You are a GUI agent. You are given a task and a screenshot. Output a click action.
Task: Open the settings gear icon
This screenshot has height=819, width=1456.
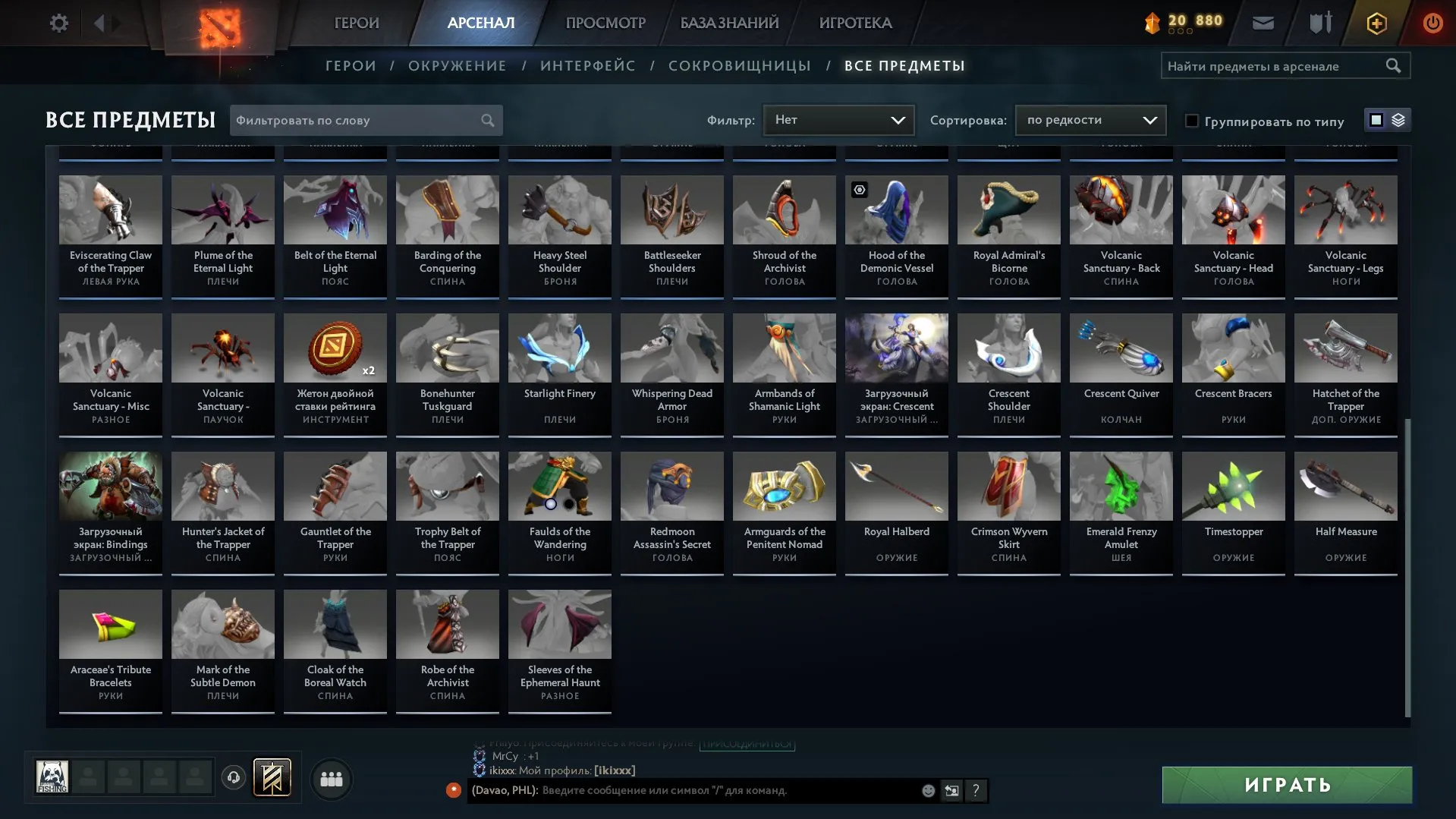coord(58,23)
